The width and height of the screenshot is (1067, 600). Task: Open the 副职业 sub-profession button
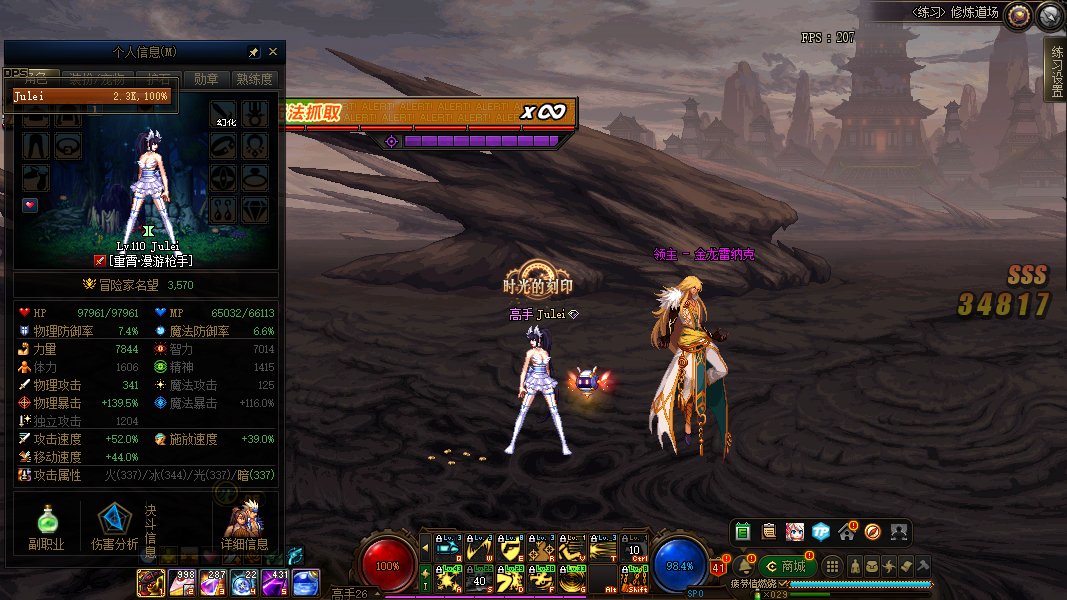[x=45, y=526]
